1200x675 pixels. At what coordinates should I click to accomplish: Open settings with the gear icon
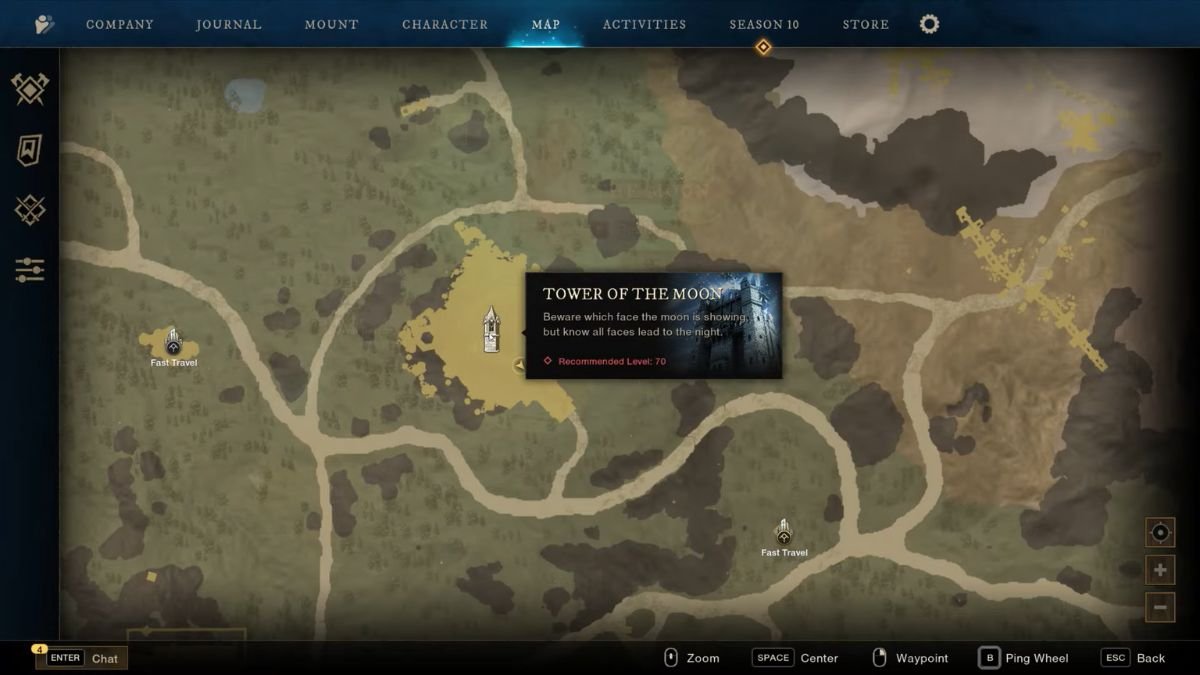pos(930,24)
